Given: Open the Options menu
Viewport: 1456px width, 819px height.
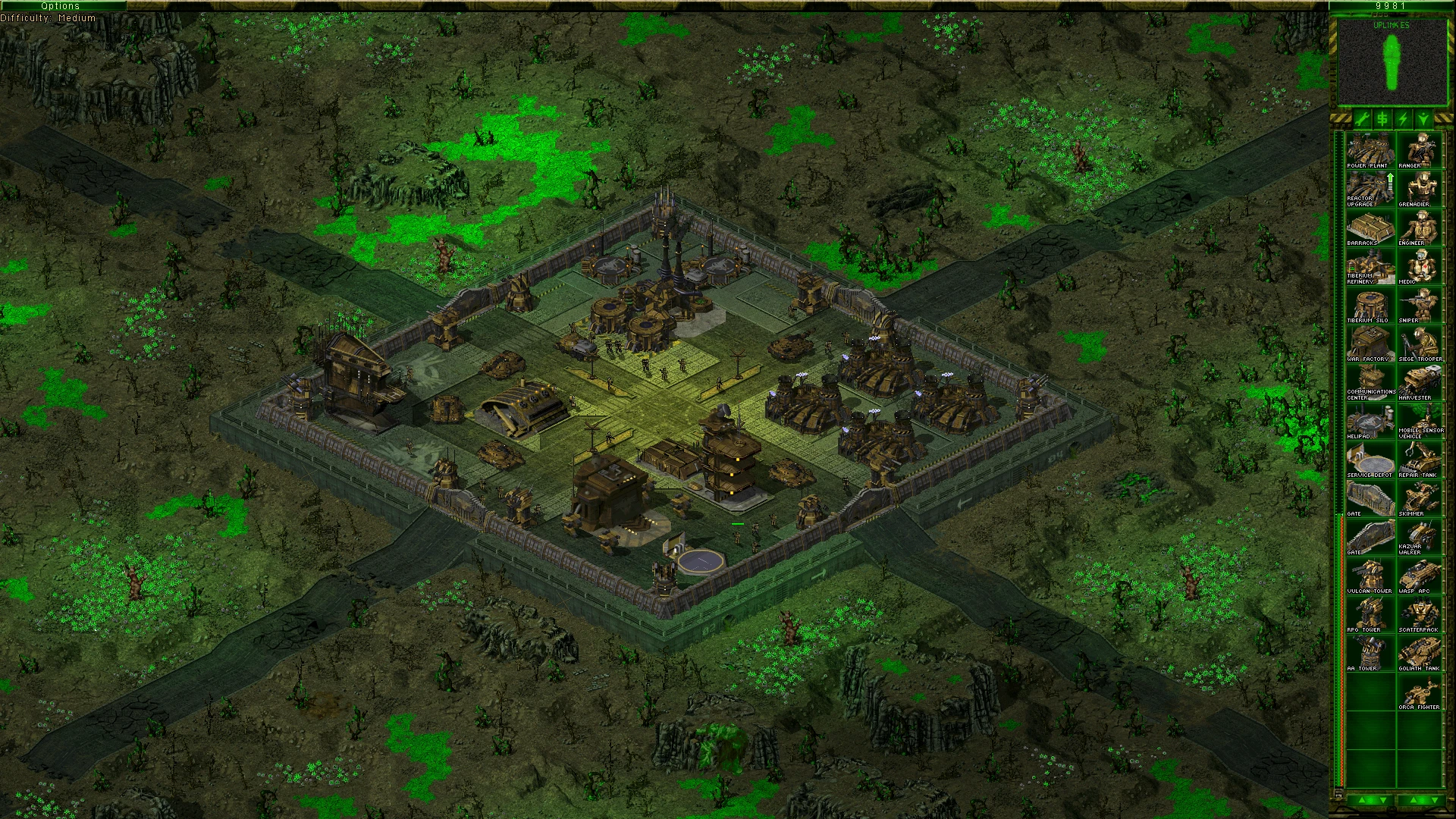Looking at the screenshot, I should click(61, 6).
